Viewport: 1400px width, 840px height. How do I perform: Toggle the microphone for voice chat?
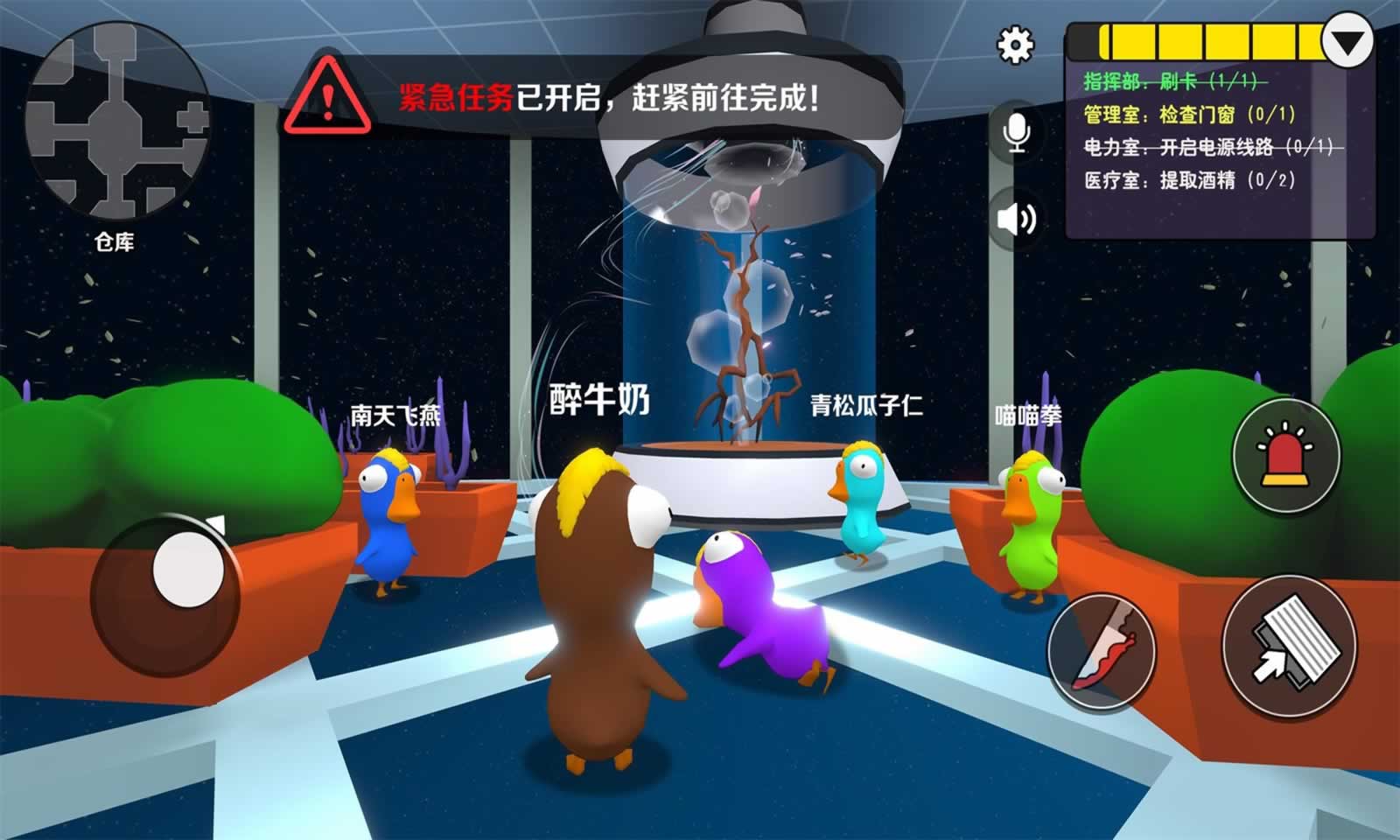pos(1015,134)
